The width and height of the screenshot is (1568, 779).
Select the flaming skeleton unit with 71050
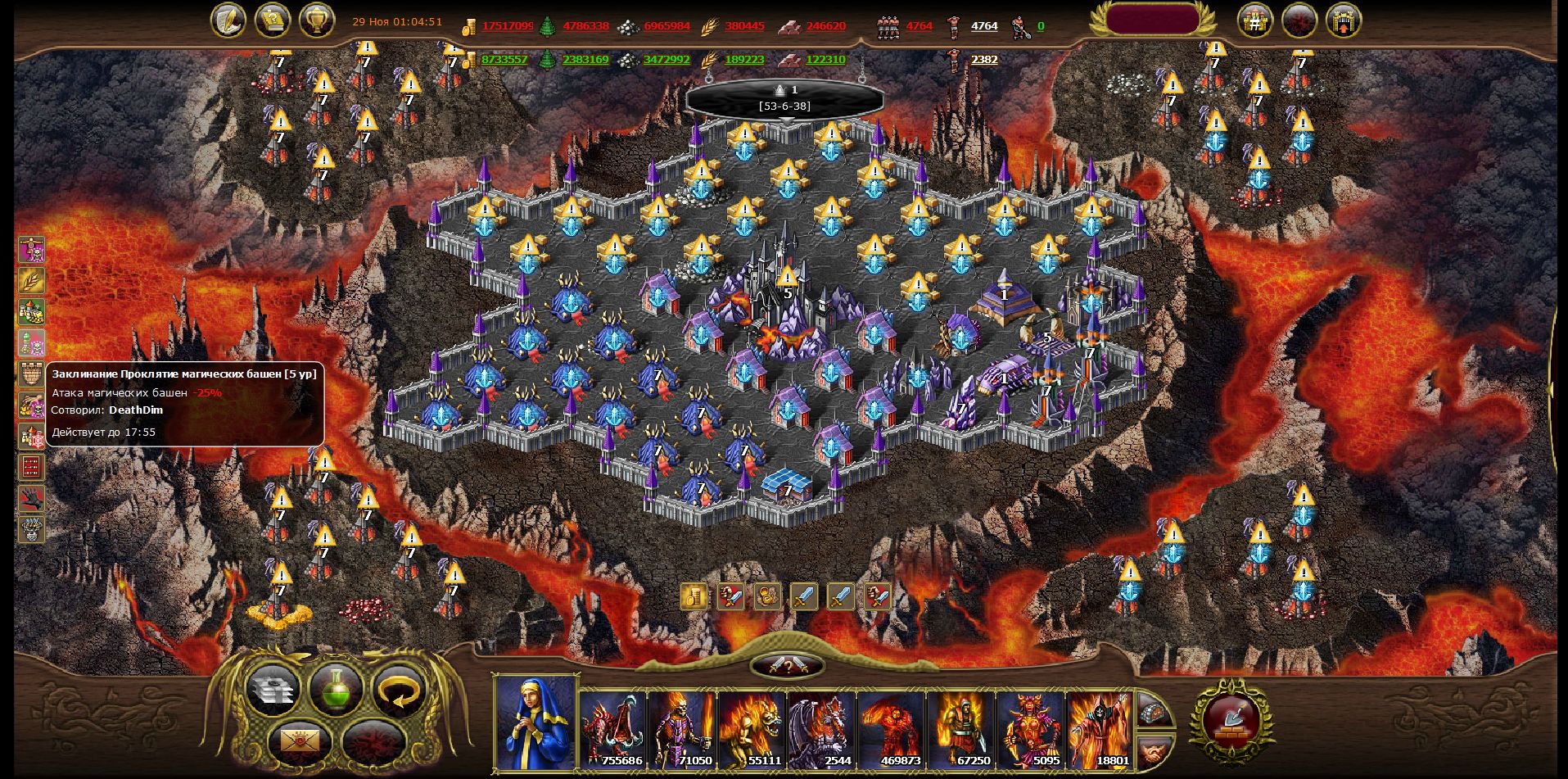click(x=682, y=729)
